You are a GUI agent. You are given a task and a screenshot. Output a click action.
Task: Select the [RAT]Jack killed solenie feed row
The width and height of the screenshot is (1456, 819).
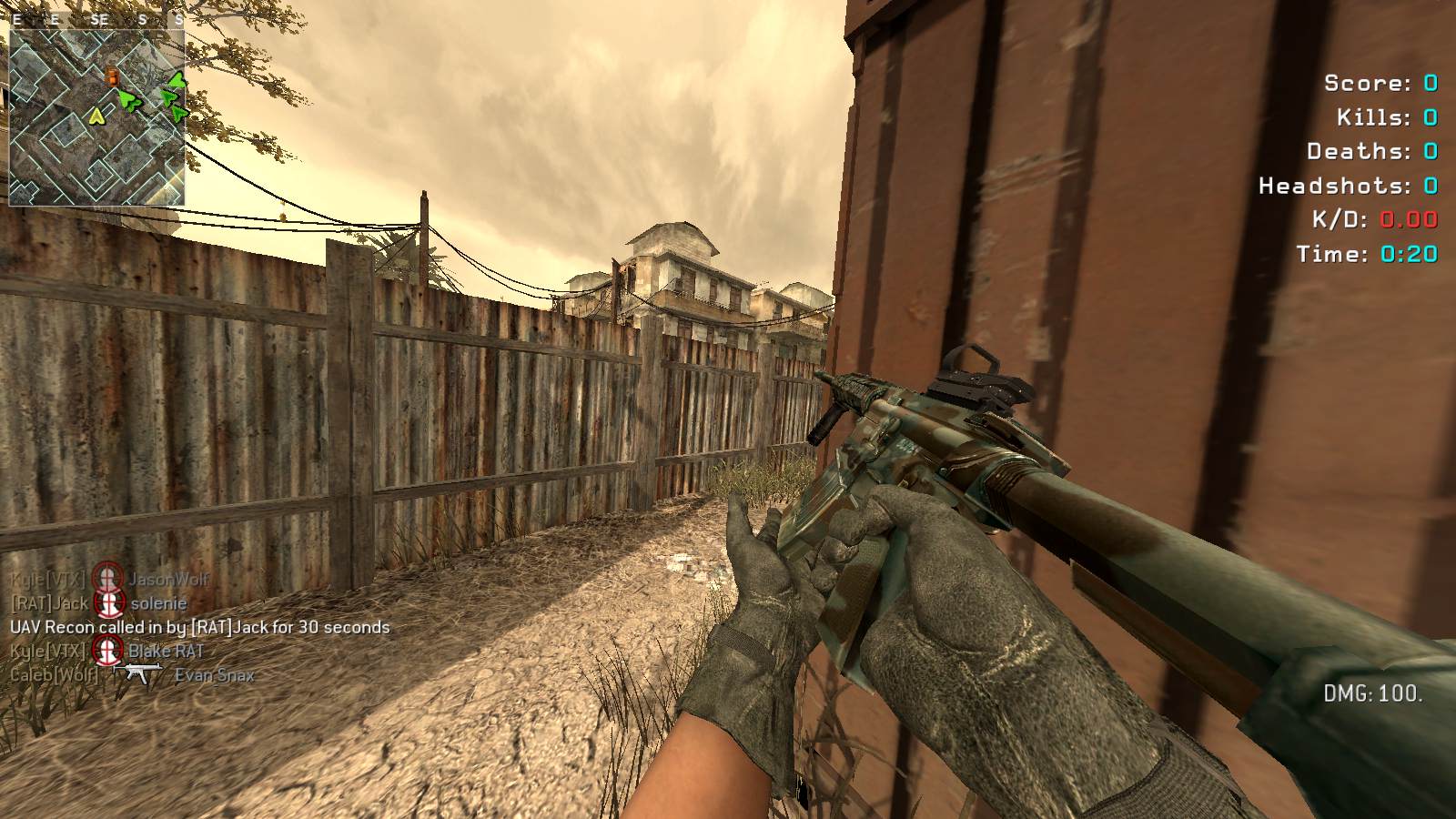click(x=98, y=603)
